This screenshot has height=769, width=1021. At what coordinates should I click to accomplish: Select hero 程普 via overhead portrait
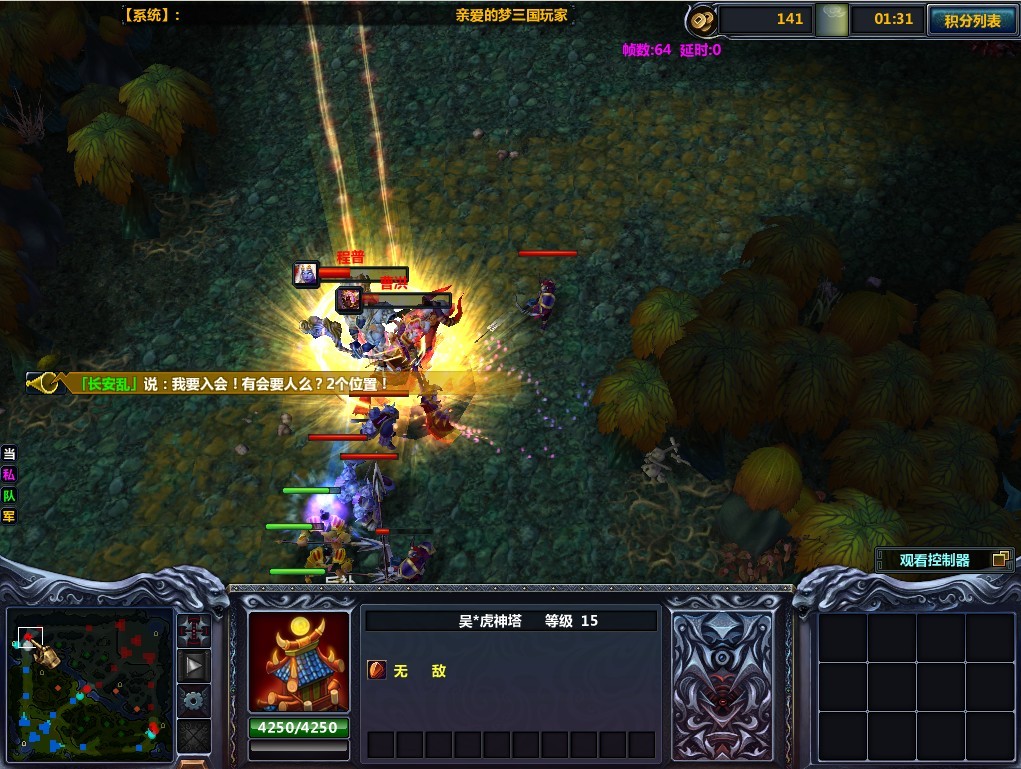click(306, 273)
